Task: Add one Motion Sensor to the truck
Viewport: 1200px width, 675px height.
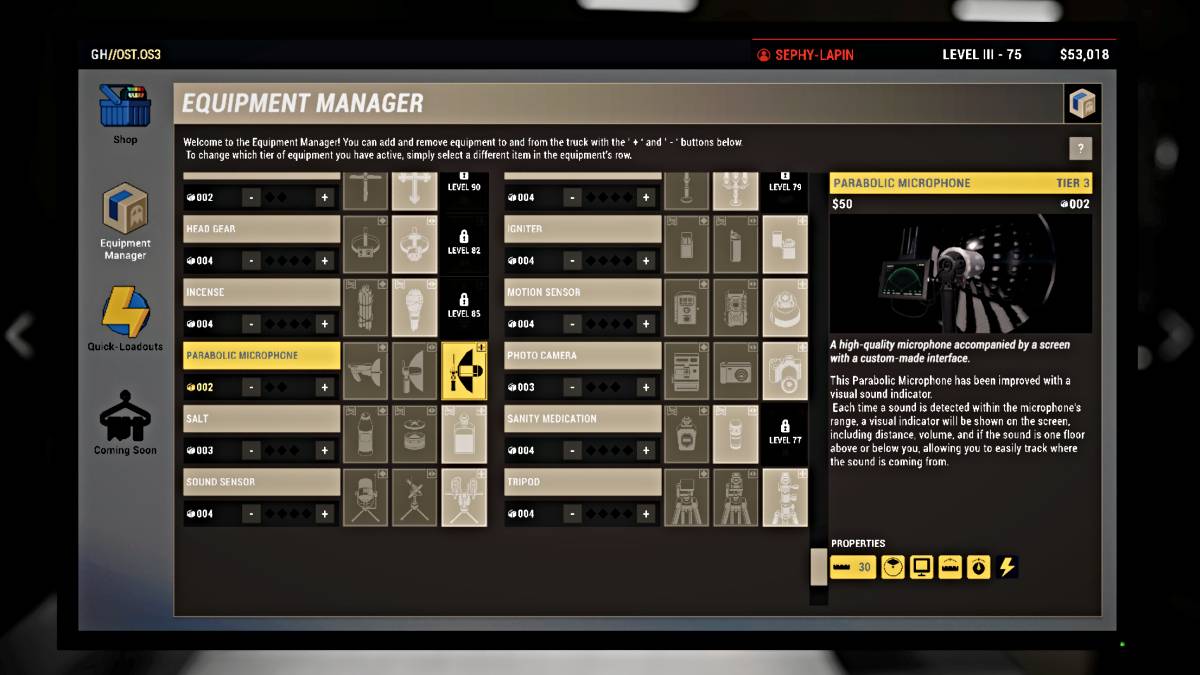Action: click(x=646, y=324)
